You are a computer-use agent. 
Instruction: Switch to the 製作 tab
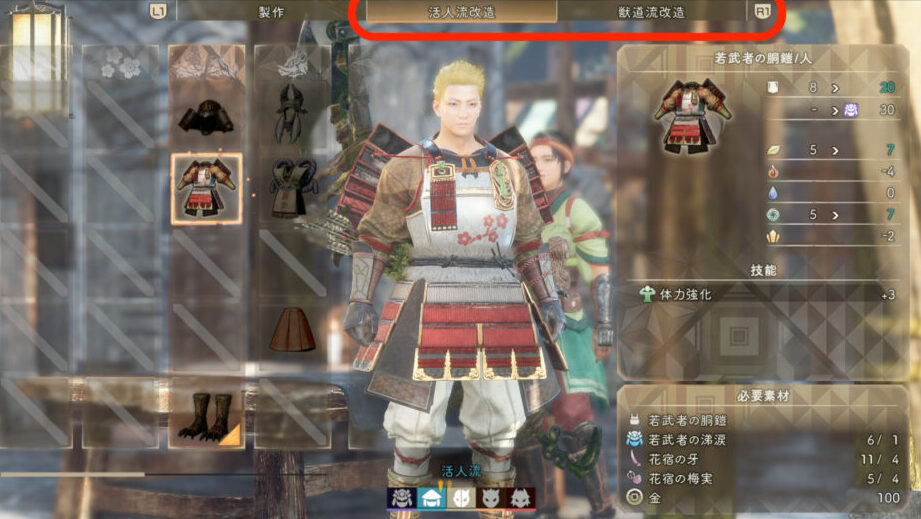tap(270, 12)
